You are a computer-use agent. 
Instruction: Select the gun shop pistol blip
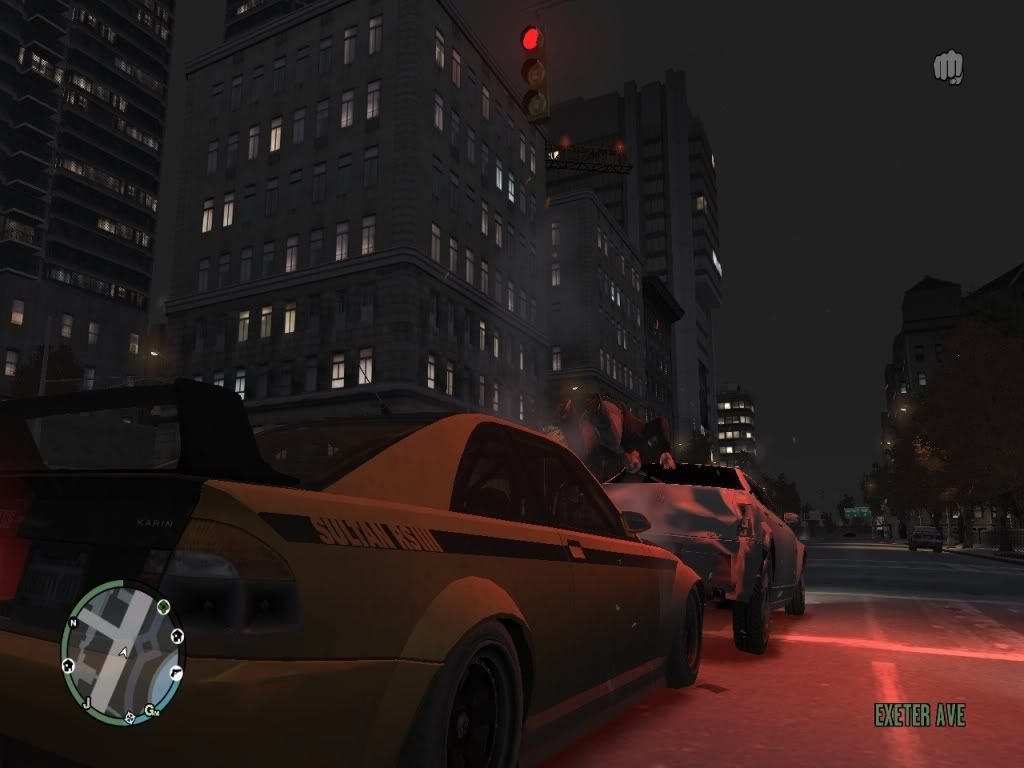[x=176, y=673]
